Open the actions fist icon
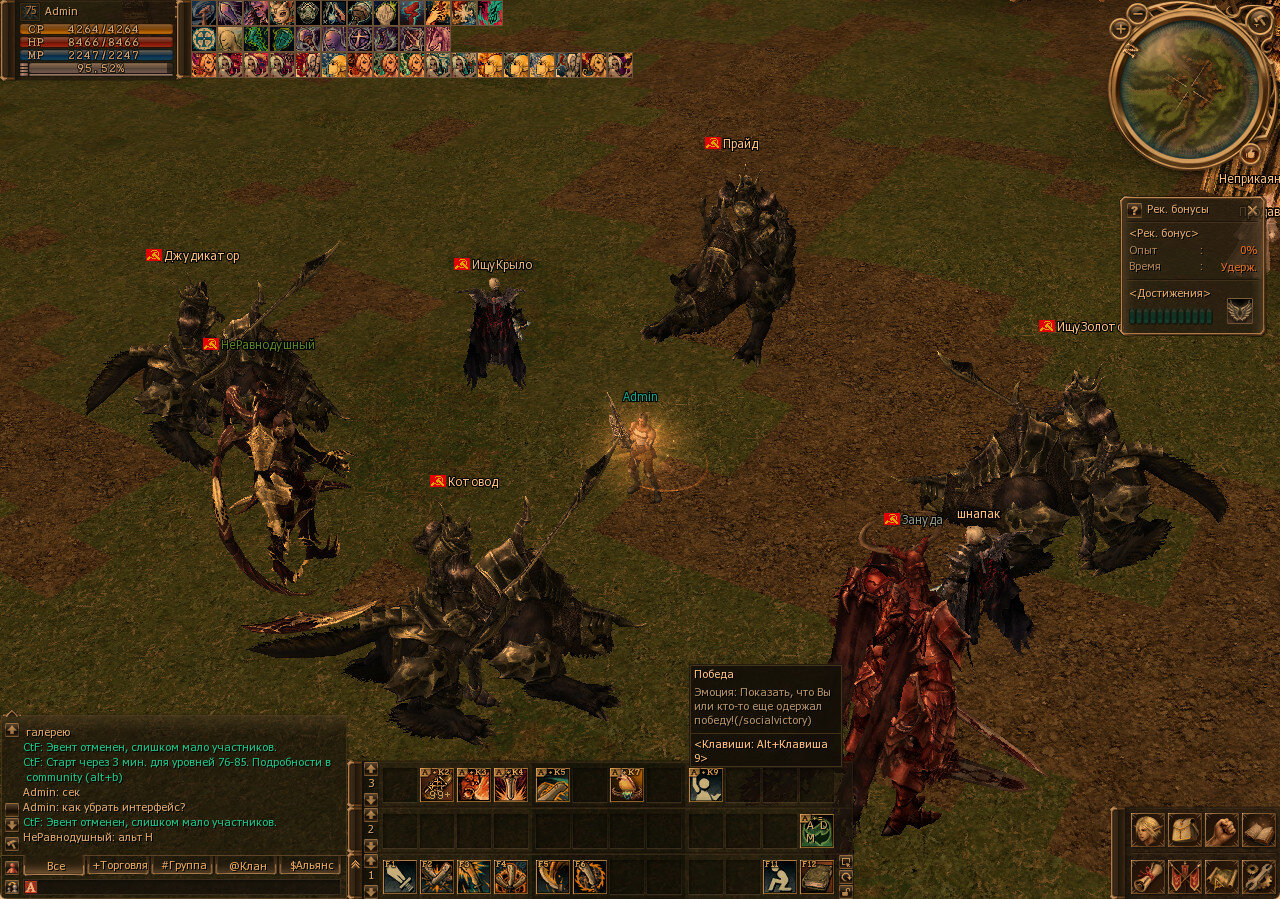The width and height of the screenshot is (1280, 899). coord(1222,830)
